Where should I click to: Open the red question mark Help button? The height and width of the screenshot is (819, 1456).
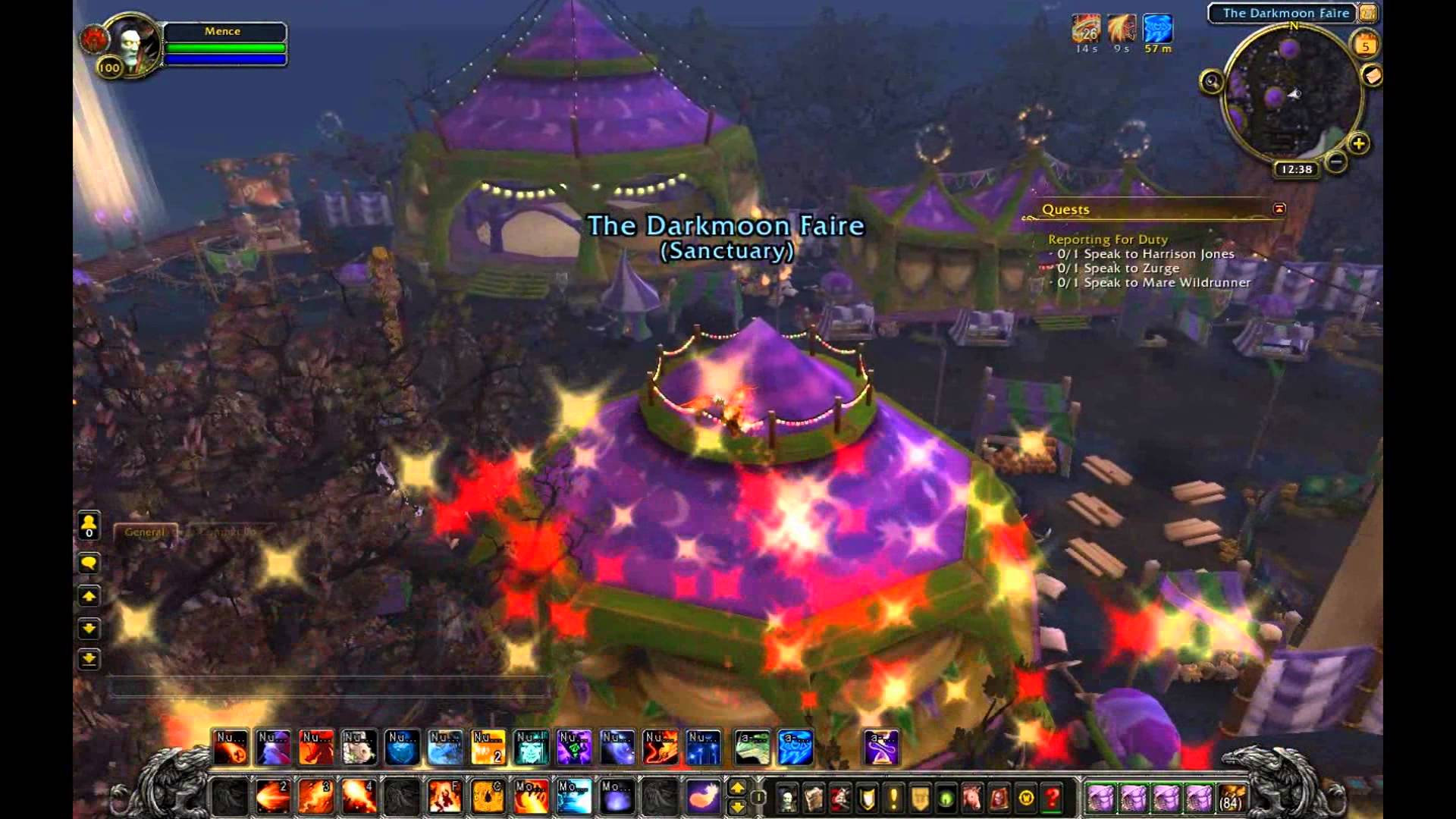(x=1053, y=798)
